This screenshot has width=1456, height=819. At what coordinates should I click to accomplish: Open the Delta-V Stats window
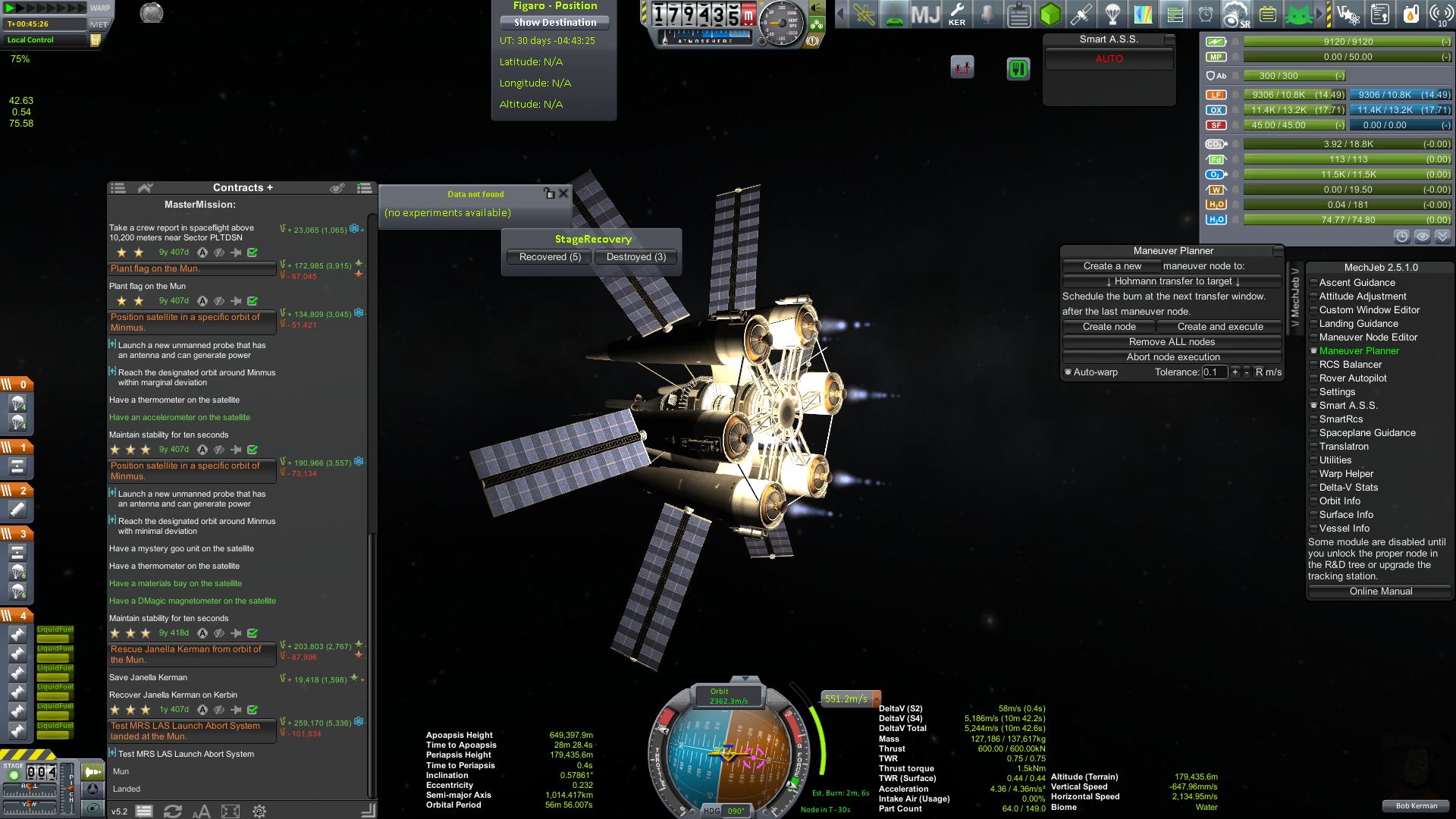[1348, 488]
